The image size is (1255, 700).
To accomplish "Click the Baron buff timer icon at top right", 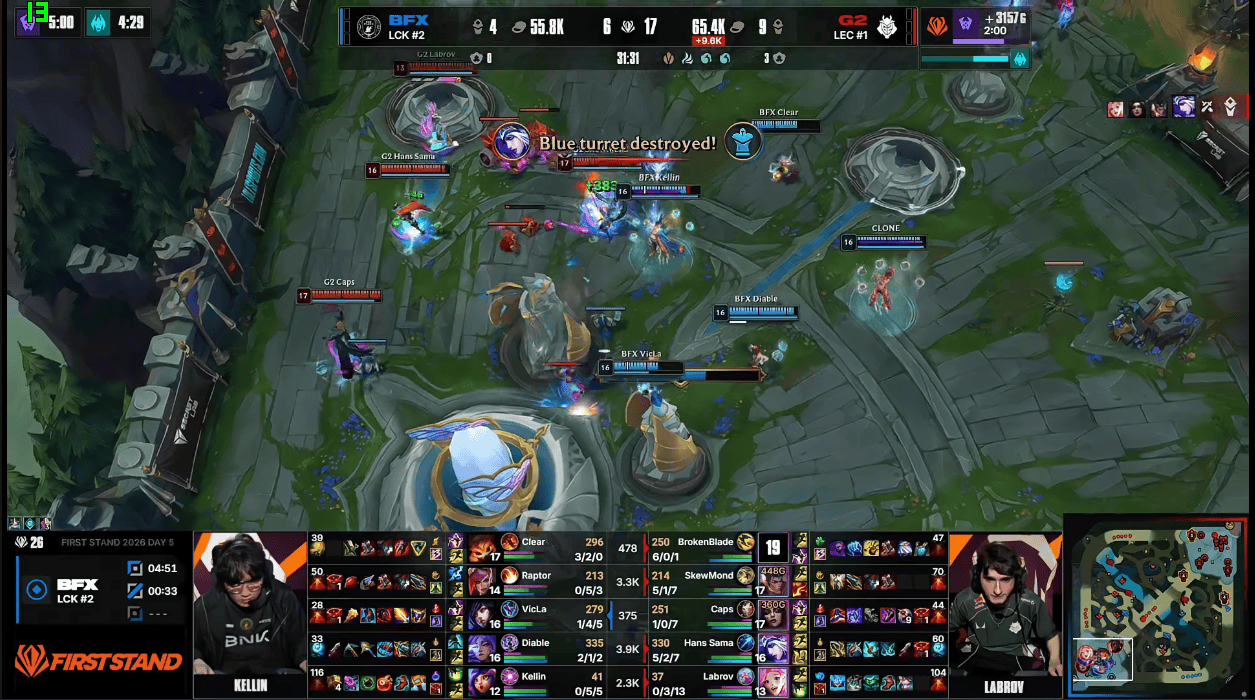I will click(965, 24).
